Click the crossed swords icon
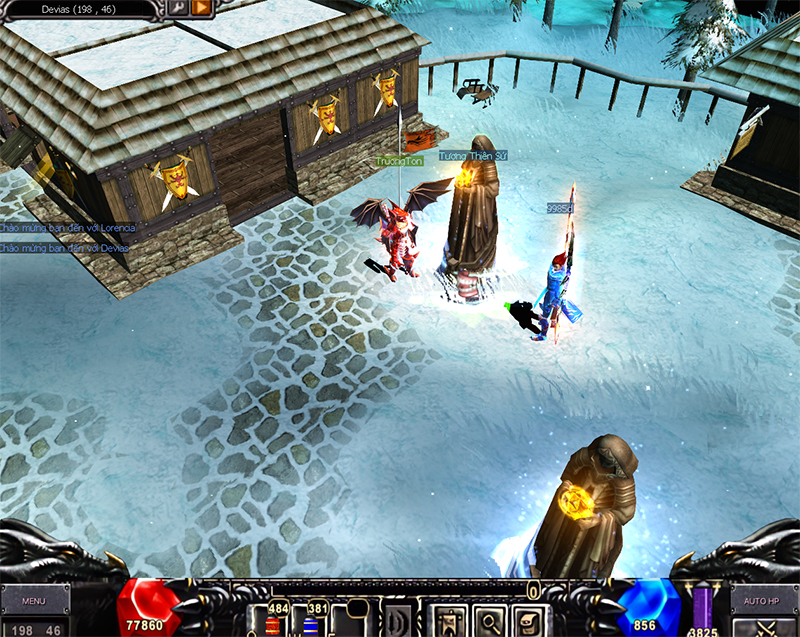 pyautogui.click(x=765, y=628)
